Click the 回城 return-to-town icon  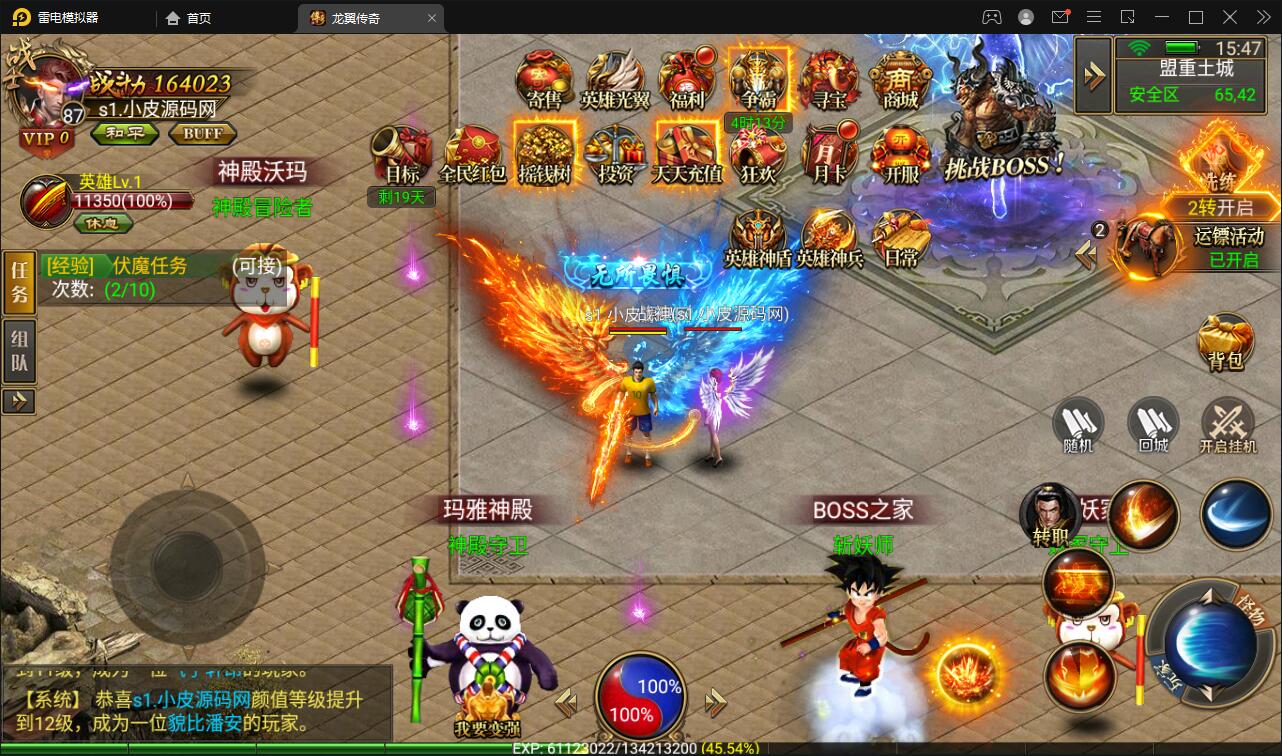[x=1152, y=424]
